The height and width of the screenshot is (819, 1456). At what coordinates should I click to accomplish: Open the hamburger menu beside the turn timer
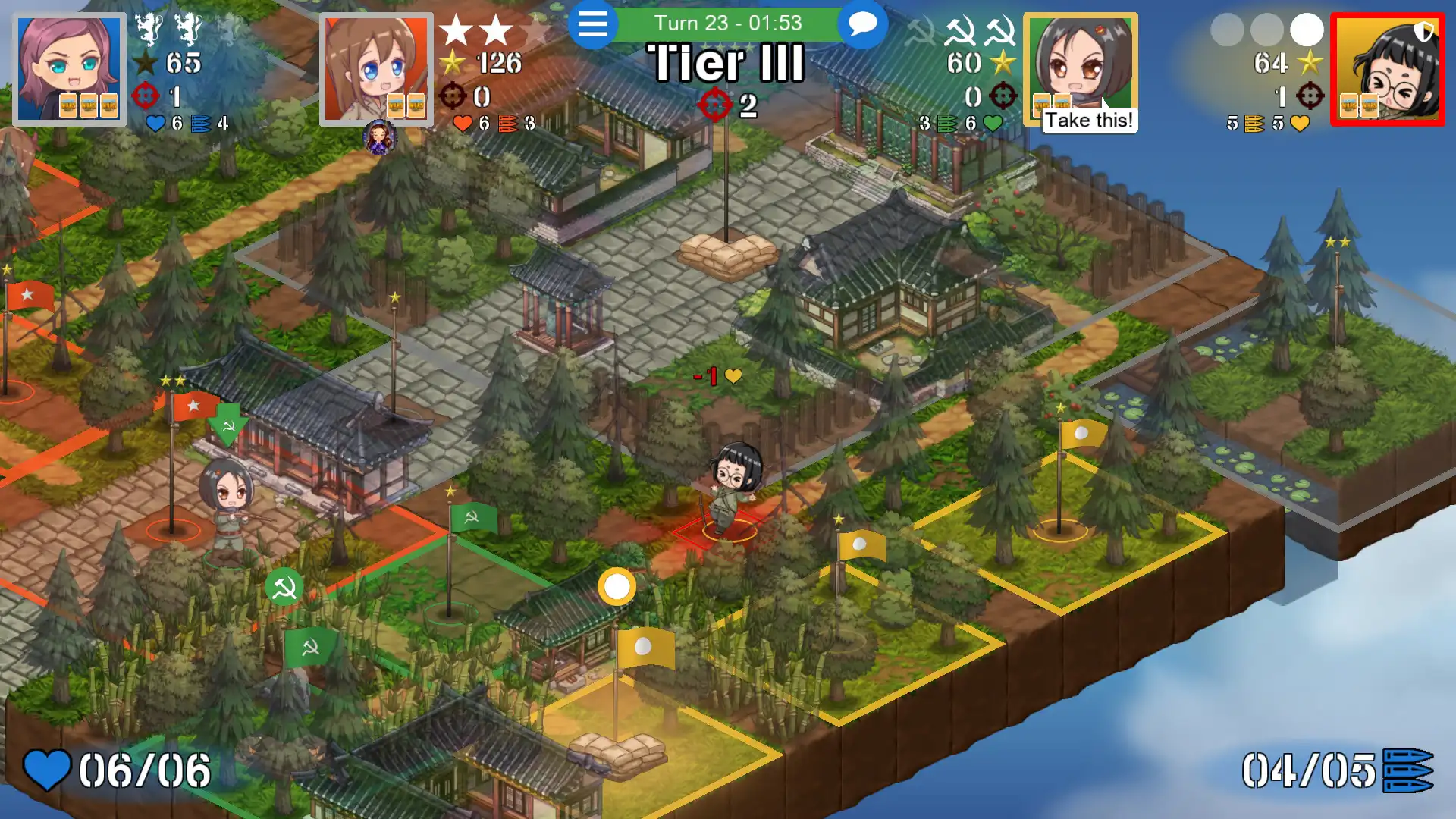click(594, 24)
